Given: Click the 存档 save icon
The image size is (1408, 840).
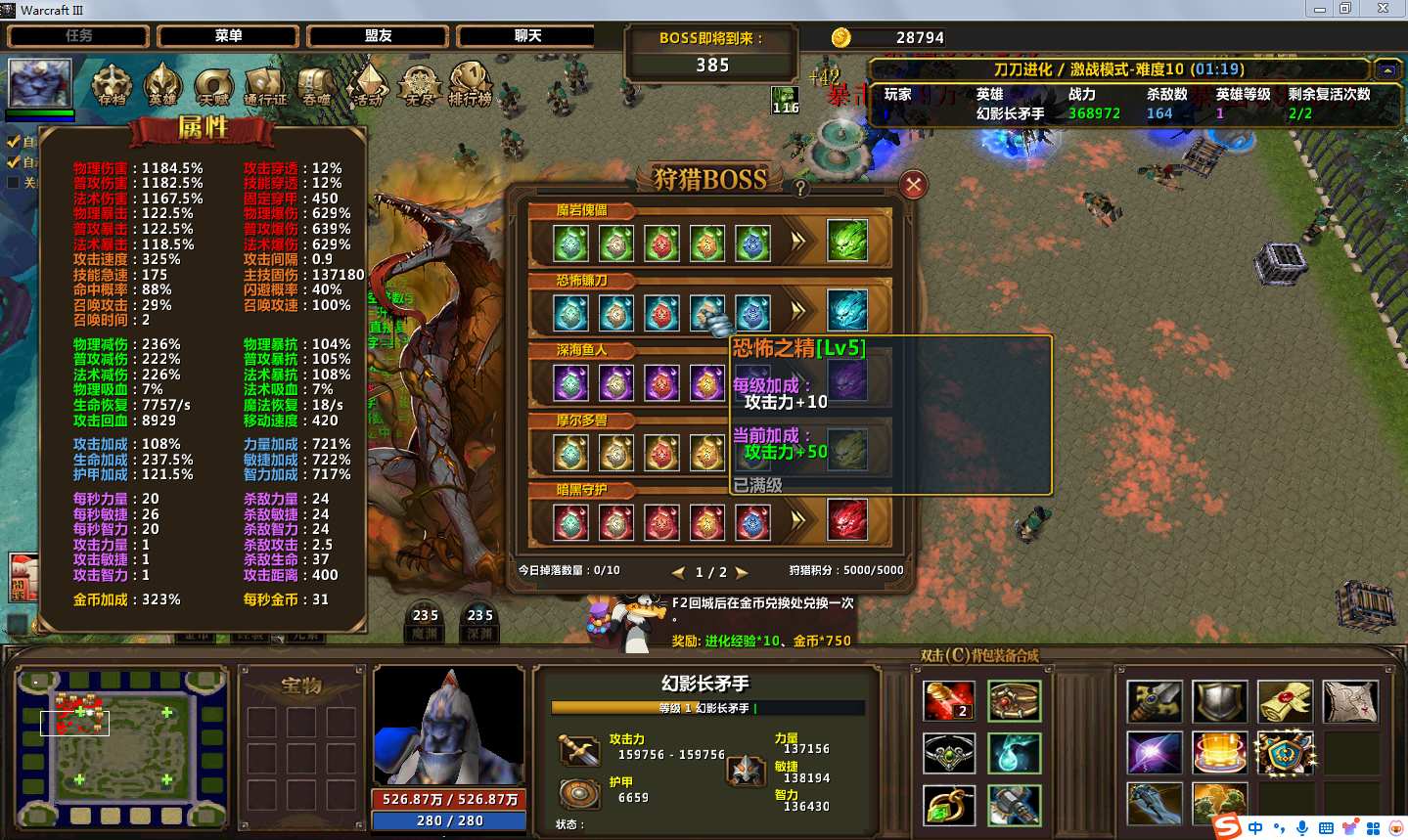Looking at the screenshot, I should coord(112,85).
